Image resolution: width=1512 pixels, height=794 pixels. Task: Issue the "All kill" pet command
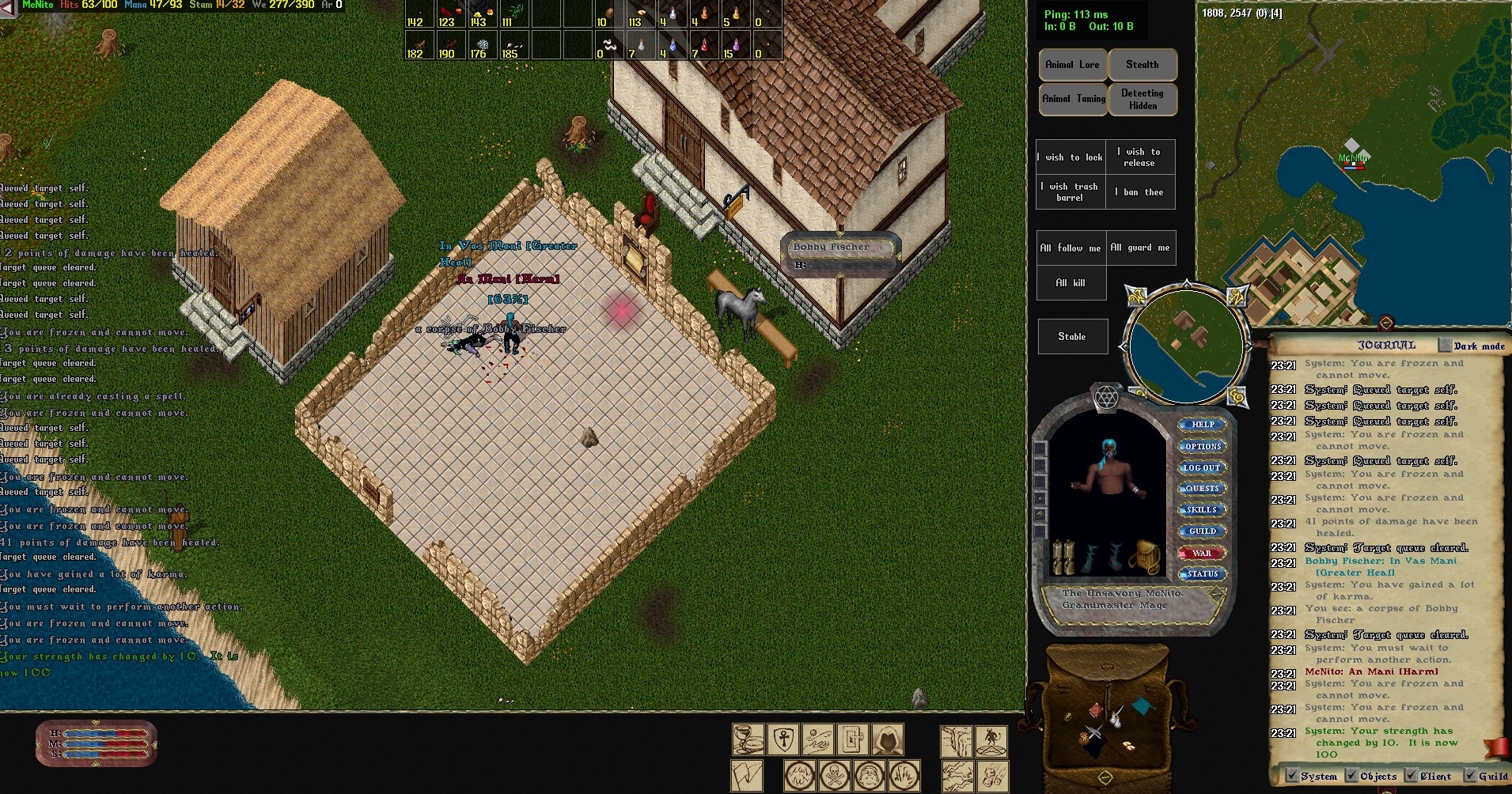pyautogui.click(x=1070, y=282)
